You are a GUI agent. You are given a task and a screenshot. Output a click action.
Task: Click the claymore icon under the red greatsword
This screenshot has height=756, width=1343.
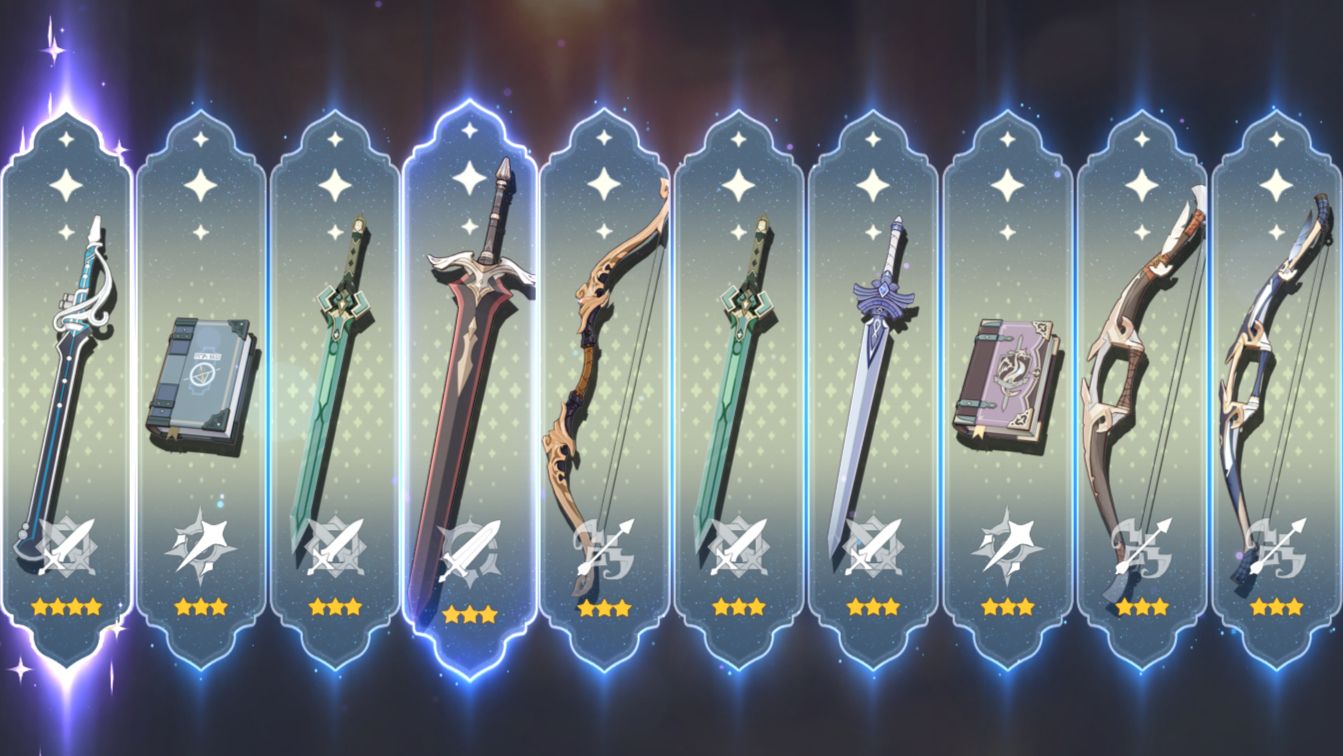pos(470,546)
